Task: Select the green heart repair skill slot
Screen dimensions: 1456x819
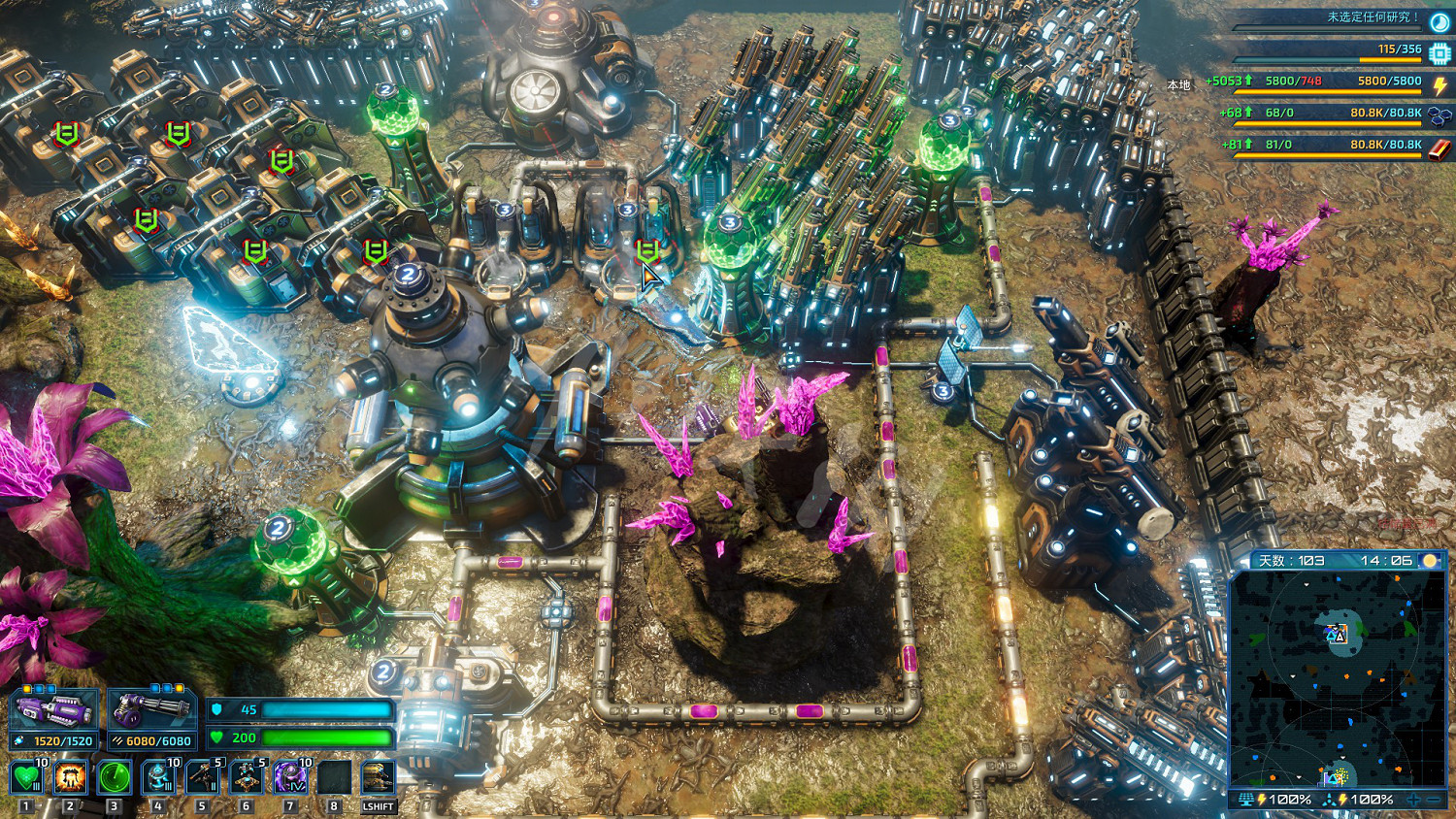Action: click(26, 777)
